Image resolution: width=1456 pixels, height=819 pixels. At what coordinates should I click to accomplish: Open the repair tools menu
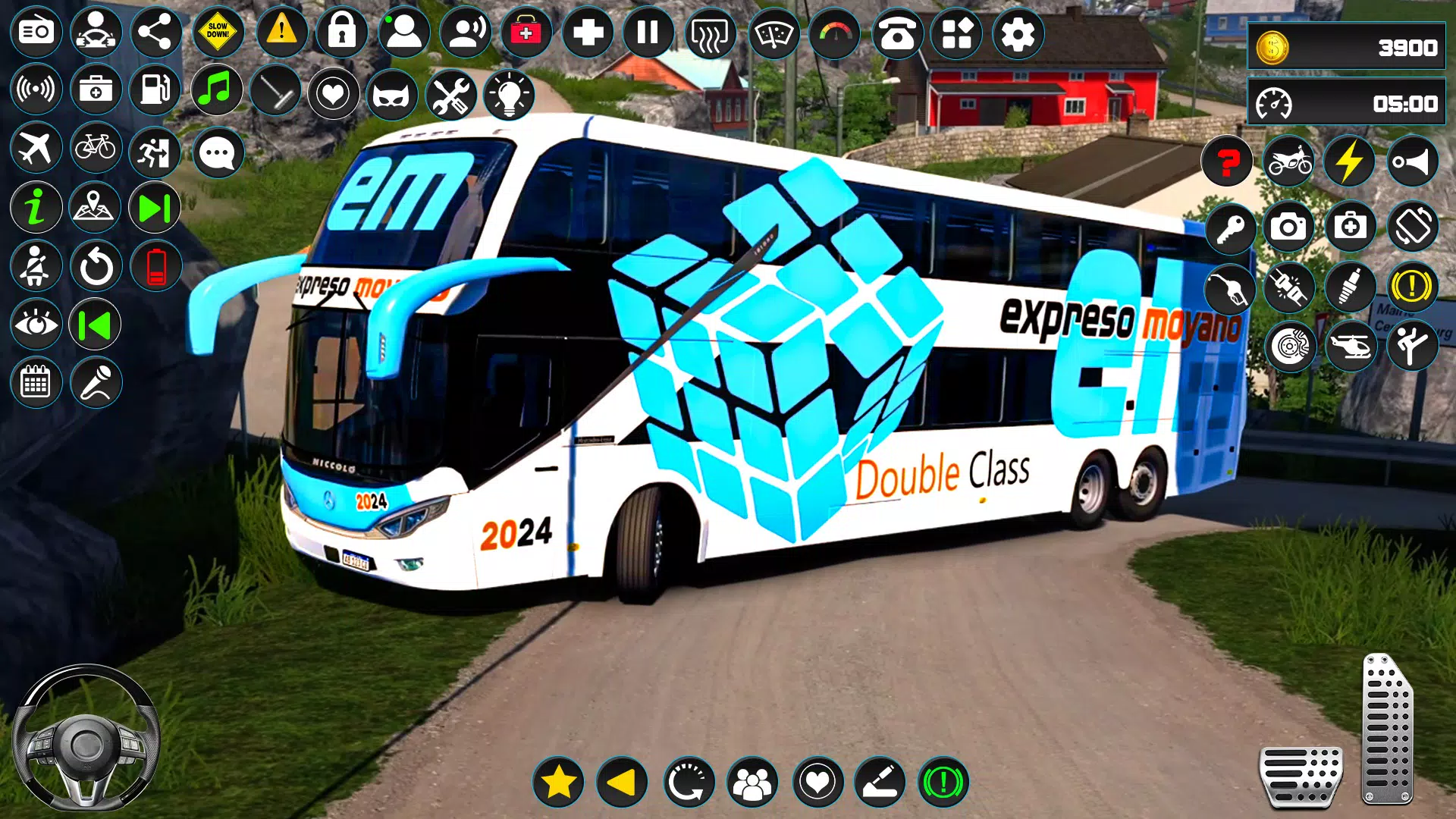[x=450, y=96]
